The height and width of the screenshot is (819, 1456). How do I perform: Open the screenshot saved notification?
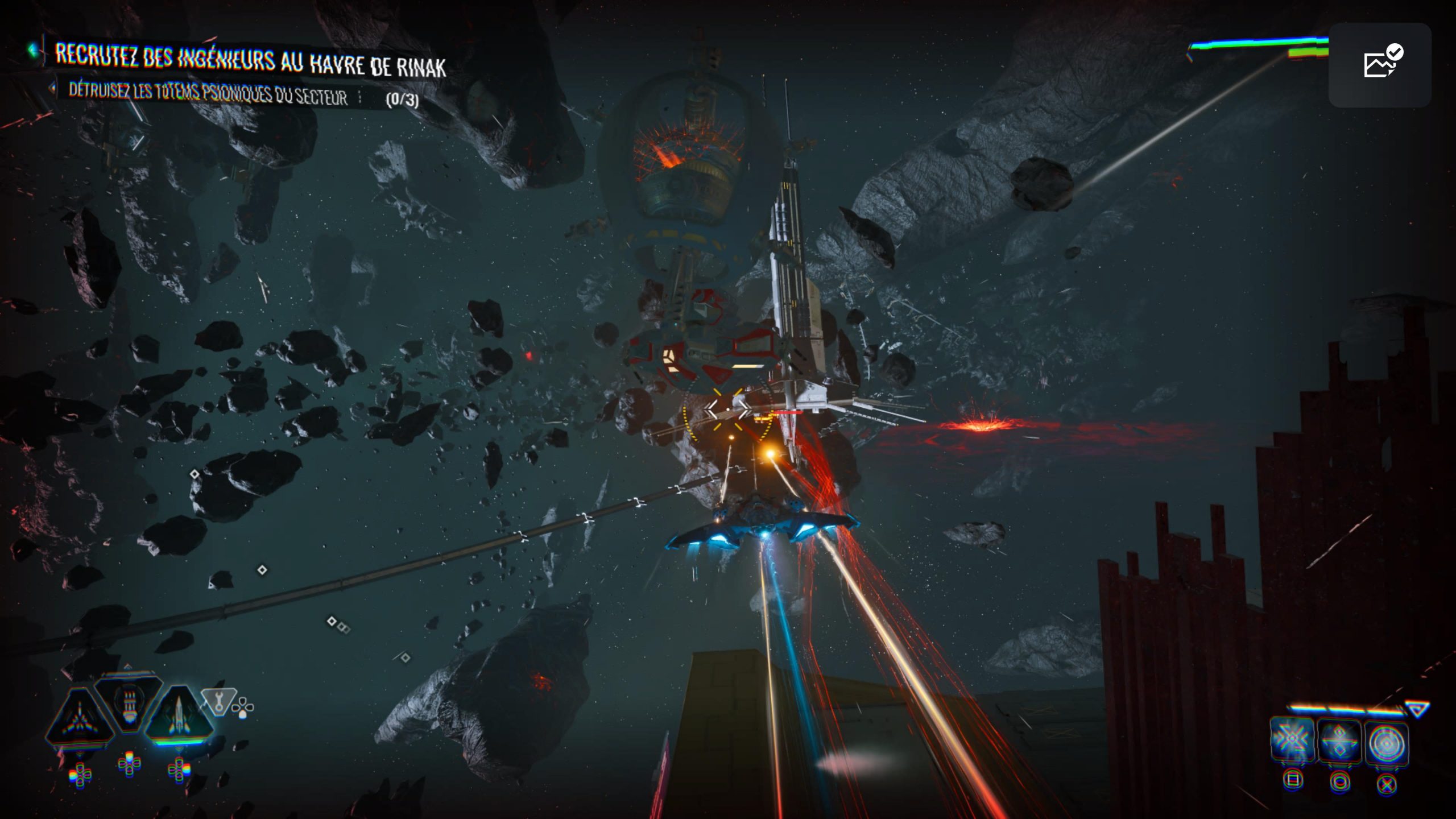(1380, 64)
